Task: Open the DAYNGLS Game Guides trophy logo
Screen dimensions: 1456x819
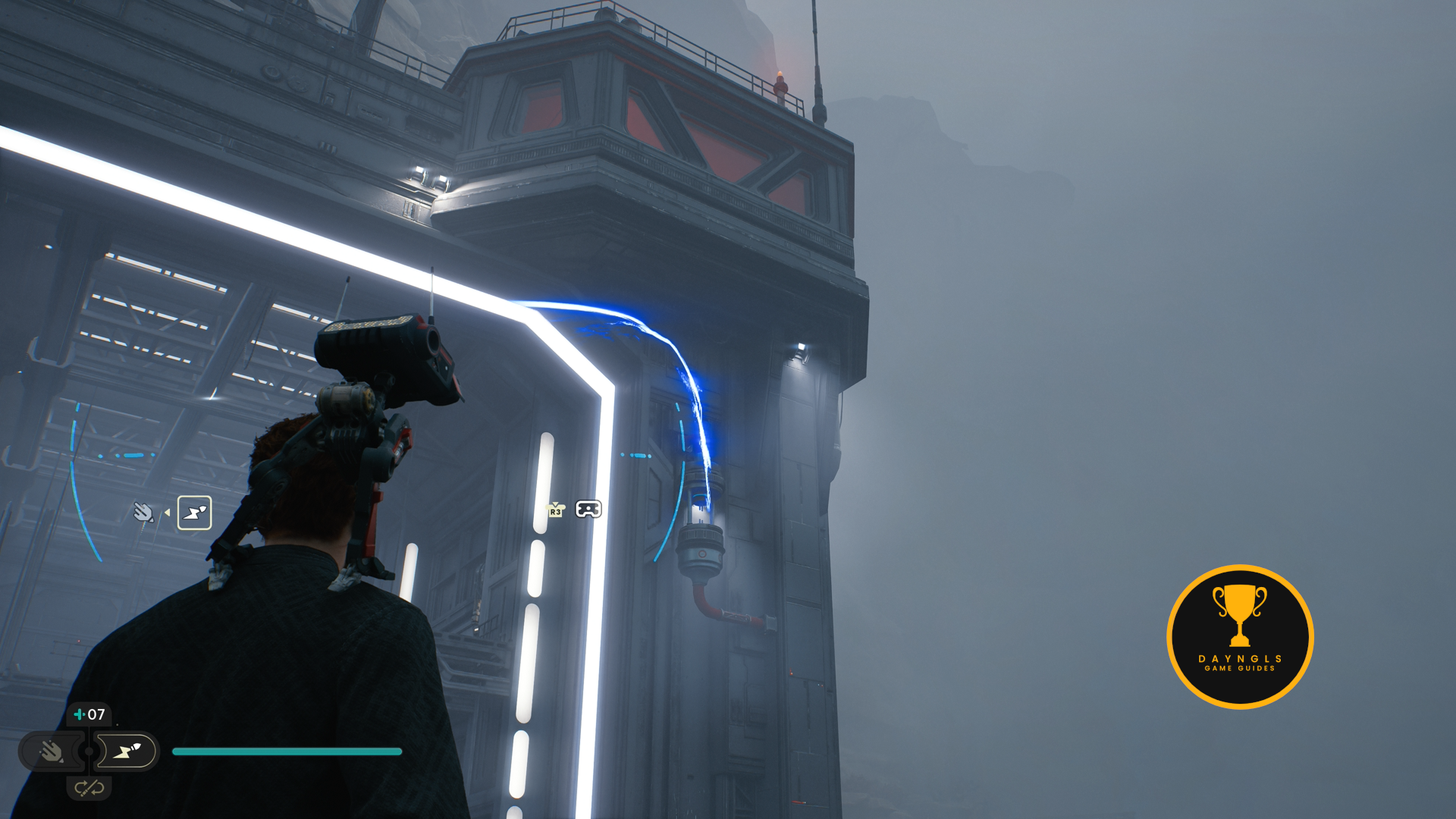Action: tap(1240, 636)
